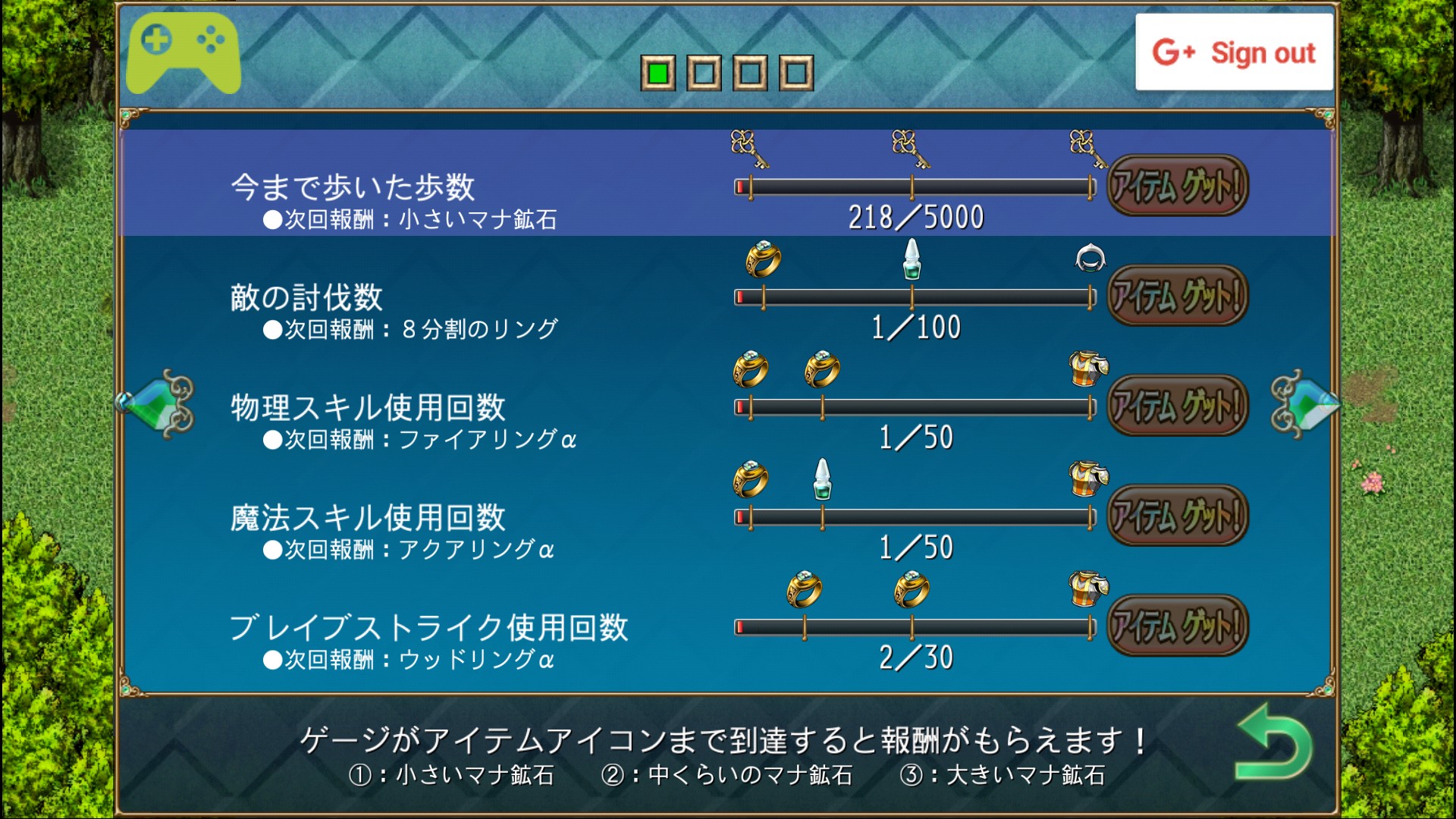
Task: Switch to the last page indicator square
Action: click(795, 74)
